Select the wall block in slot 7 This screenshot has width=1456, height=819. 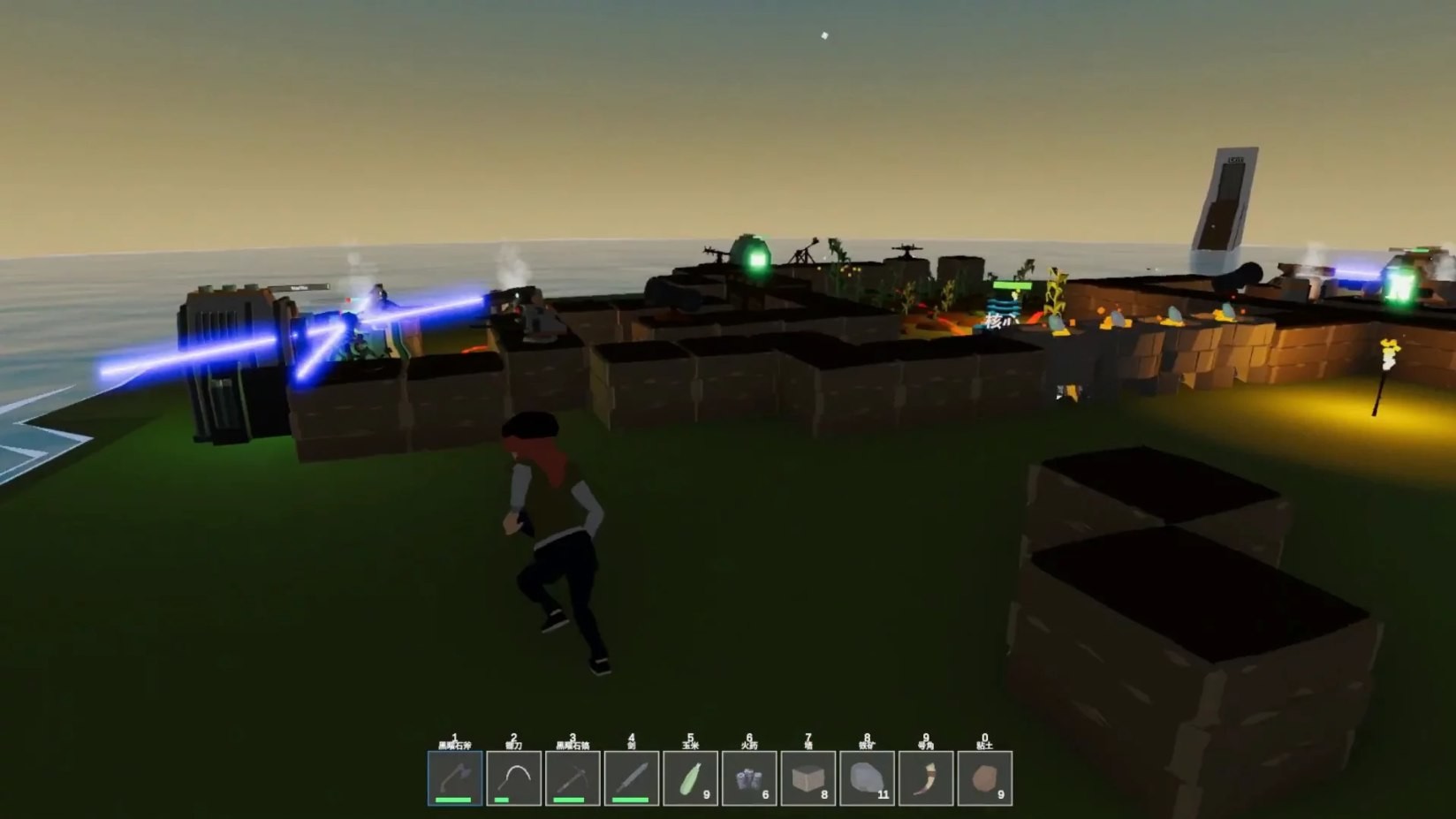[x=809, y=776]
